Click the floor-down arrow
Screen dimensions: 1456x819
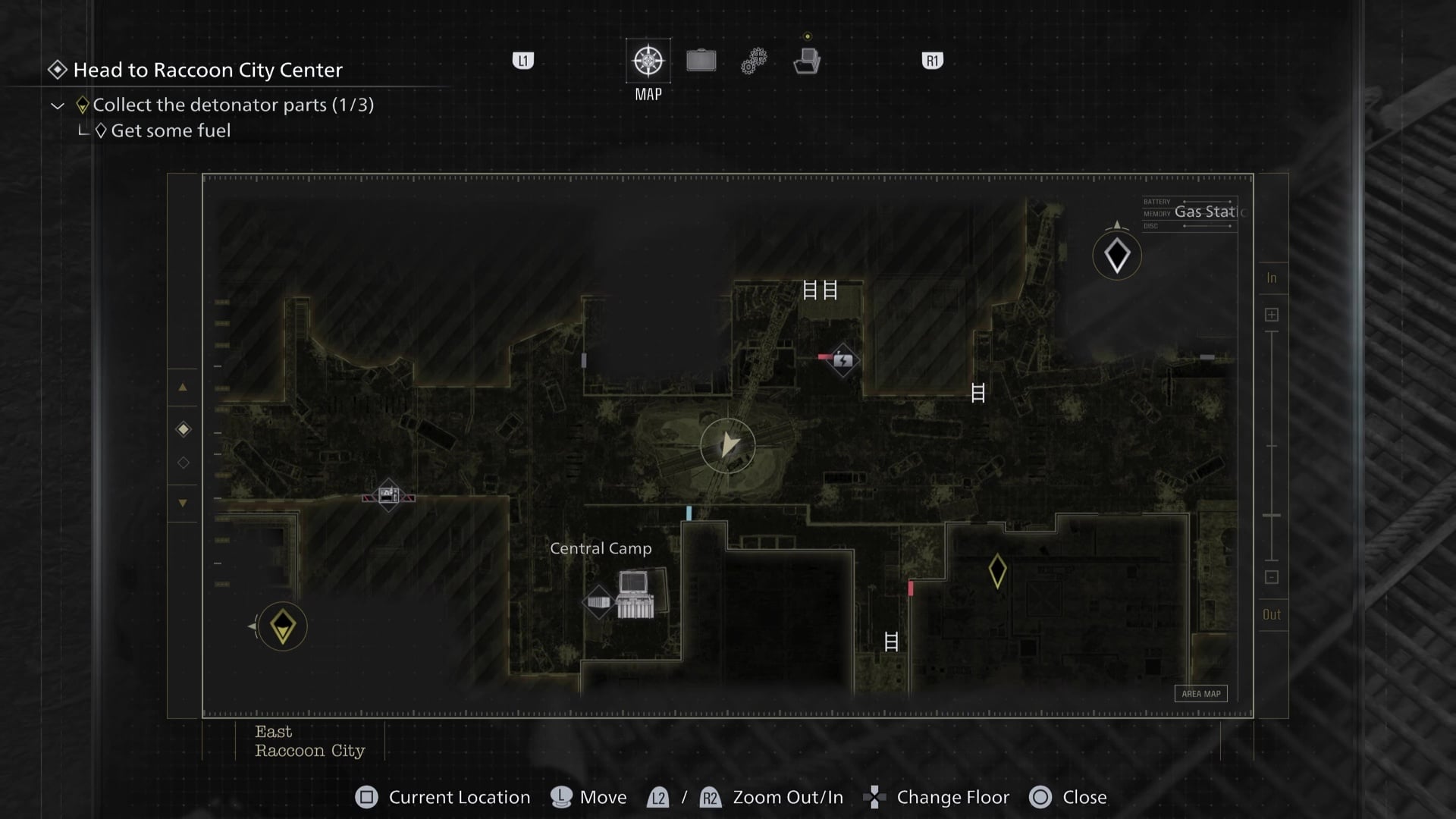click(183, 503)
